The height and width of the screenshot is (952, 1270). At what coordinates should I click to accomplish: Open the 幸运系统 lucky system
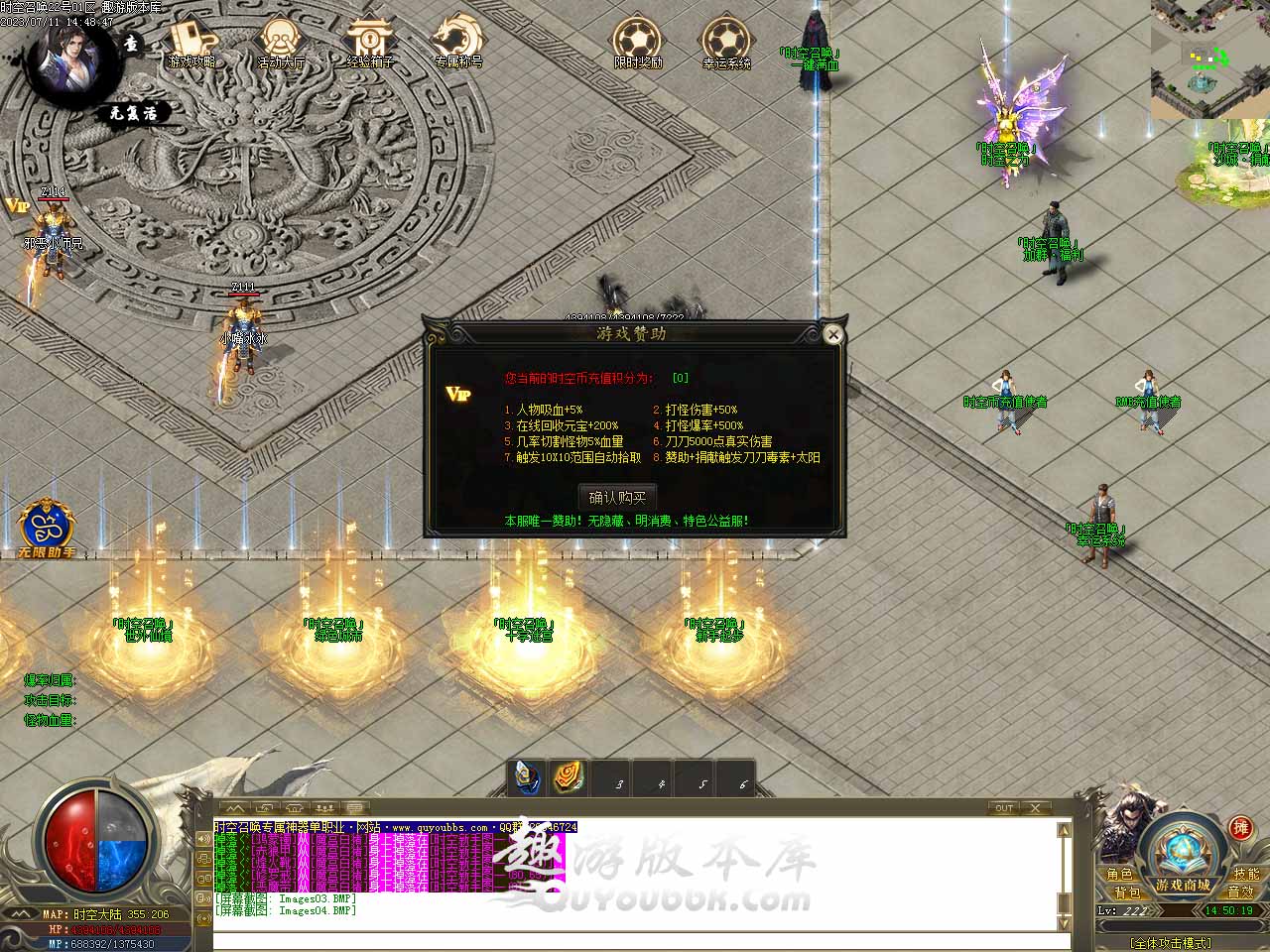tap(726, 44)
